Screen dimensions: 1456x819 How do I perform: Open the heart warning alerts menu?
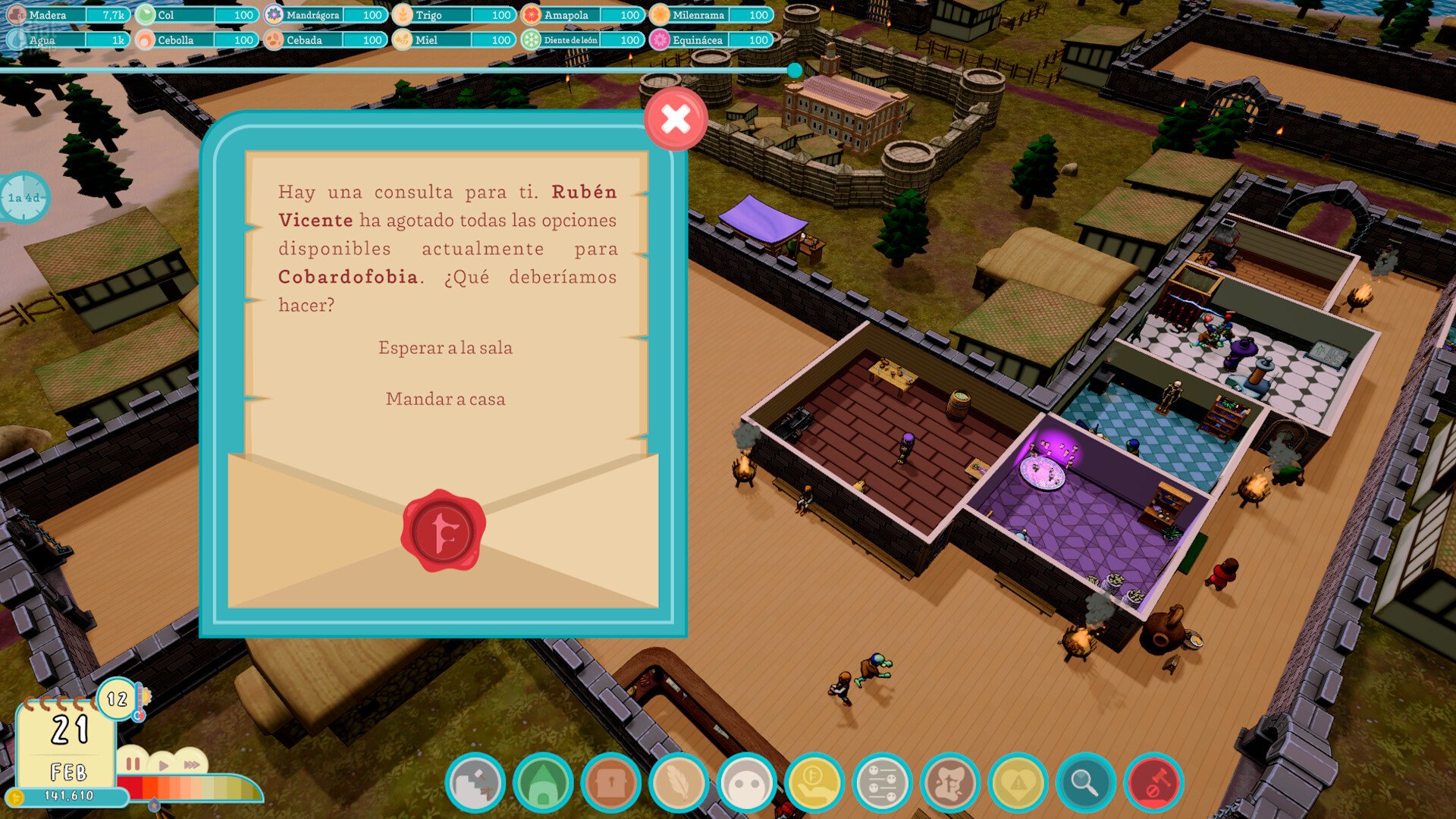point(1018,783)
